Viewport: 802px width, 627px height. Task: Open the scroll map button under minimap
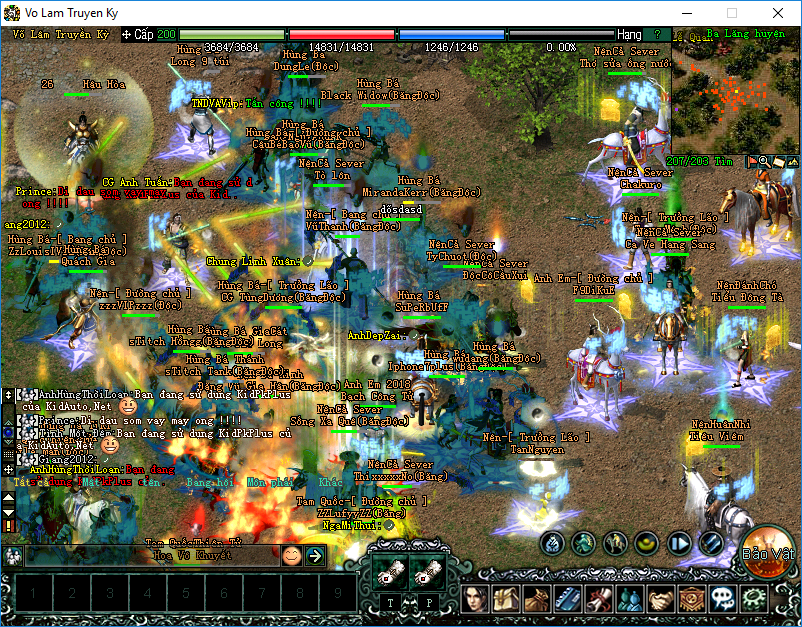[778, 161]
